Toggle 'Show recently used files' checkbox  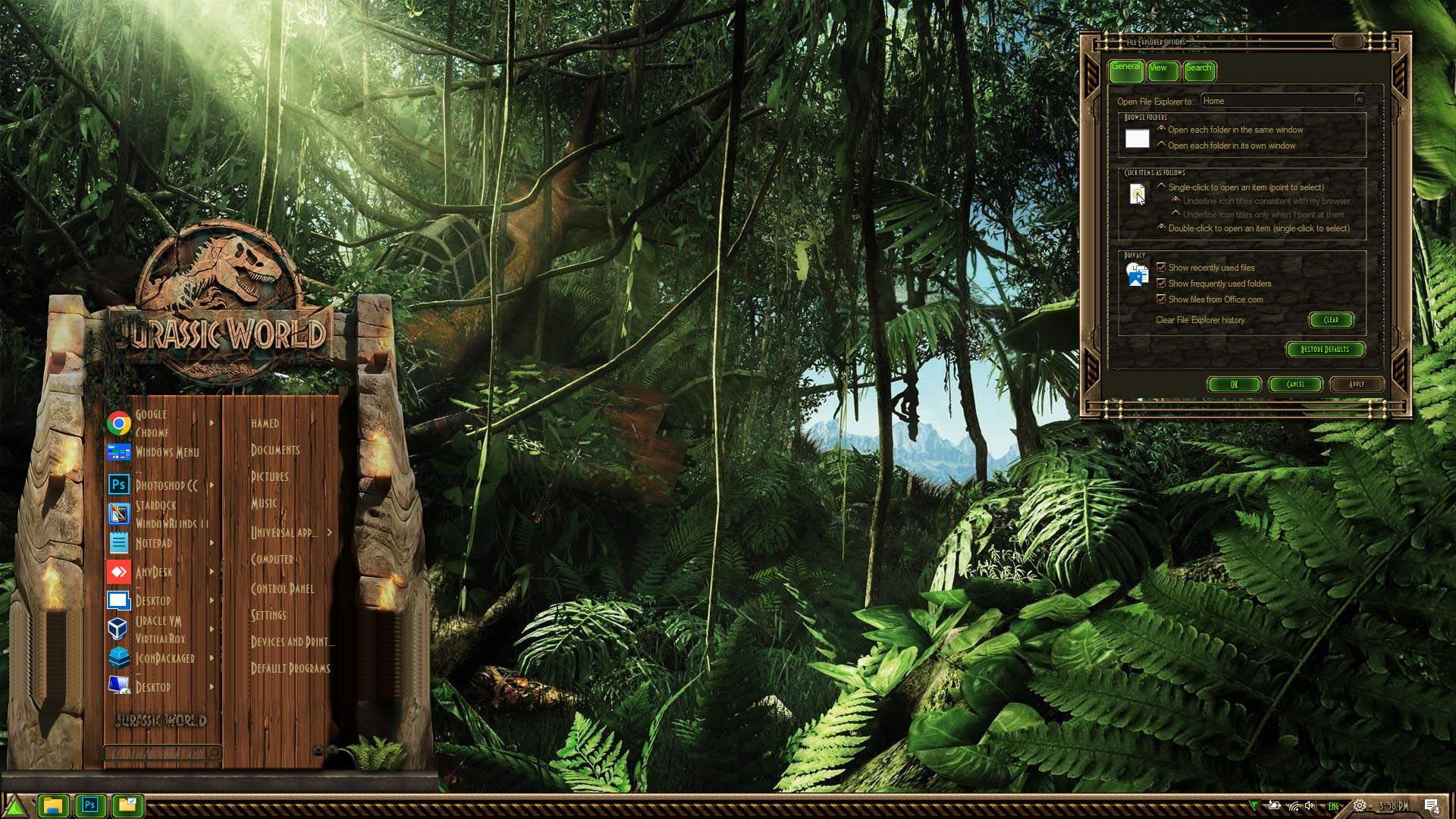1161,267
